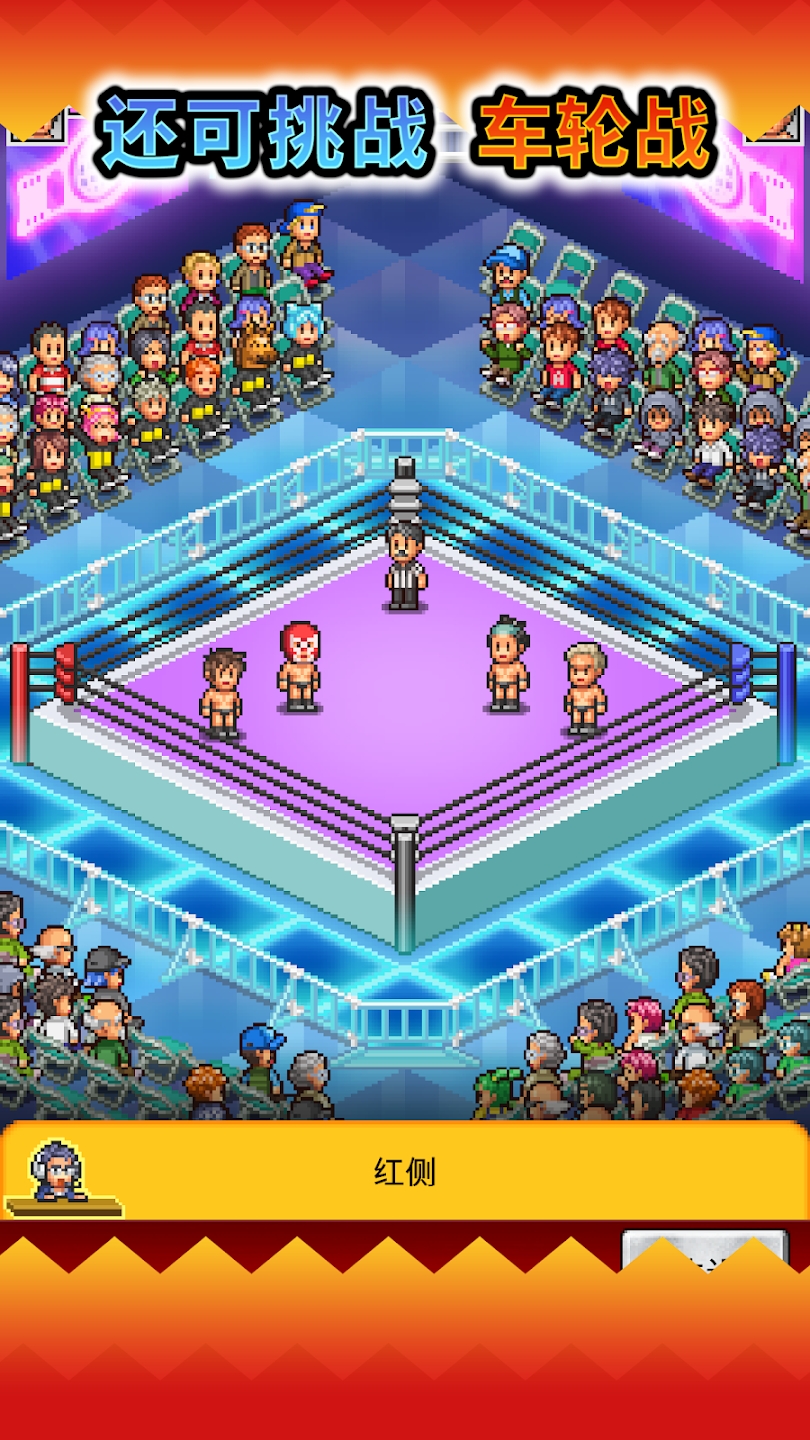The height and width of the screenshot is (1440, 810).
Task: Click the partially hidden grey button below the dialogue
Action: (x=704, y=1249)
